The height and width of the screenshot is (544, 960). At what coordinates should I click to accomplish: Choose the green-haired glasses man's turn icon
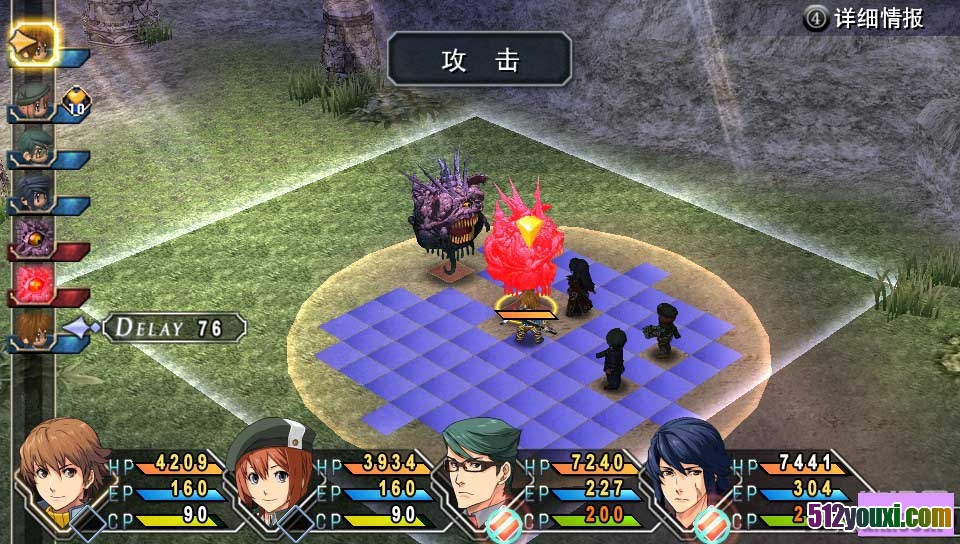pos(33,147)
